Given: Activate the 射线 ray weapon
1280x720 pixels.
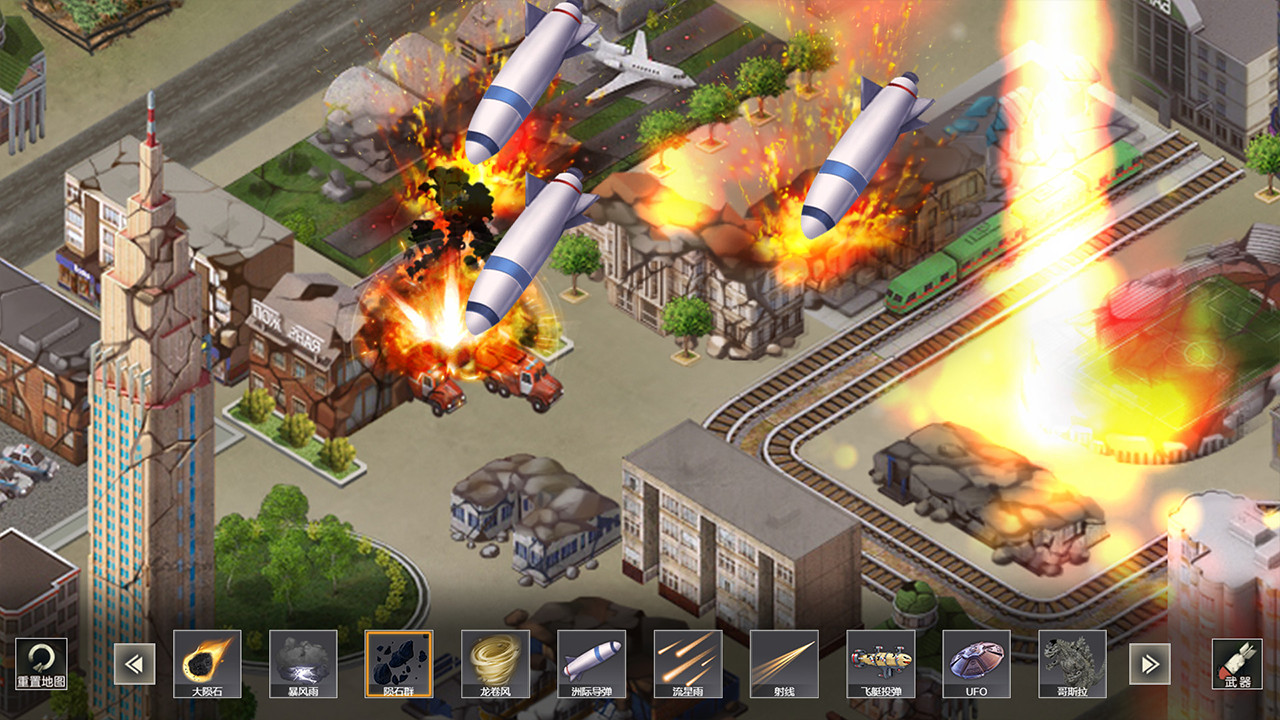Looking at the screenshot, I should click(x=783, y=663).
